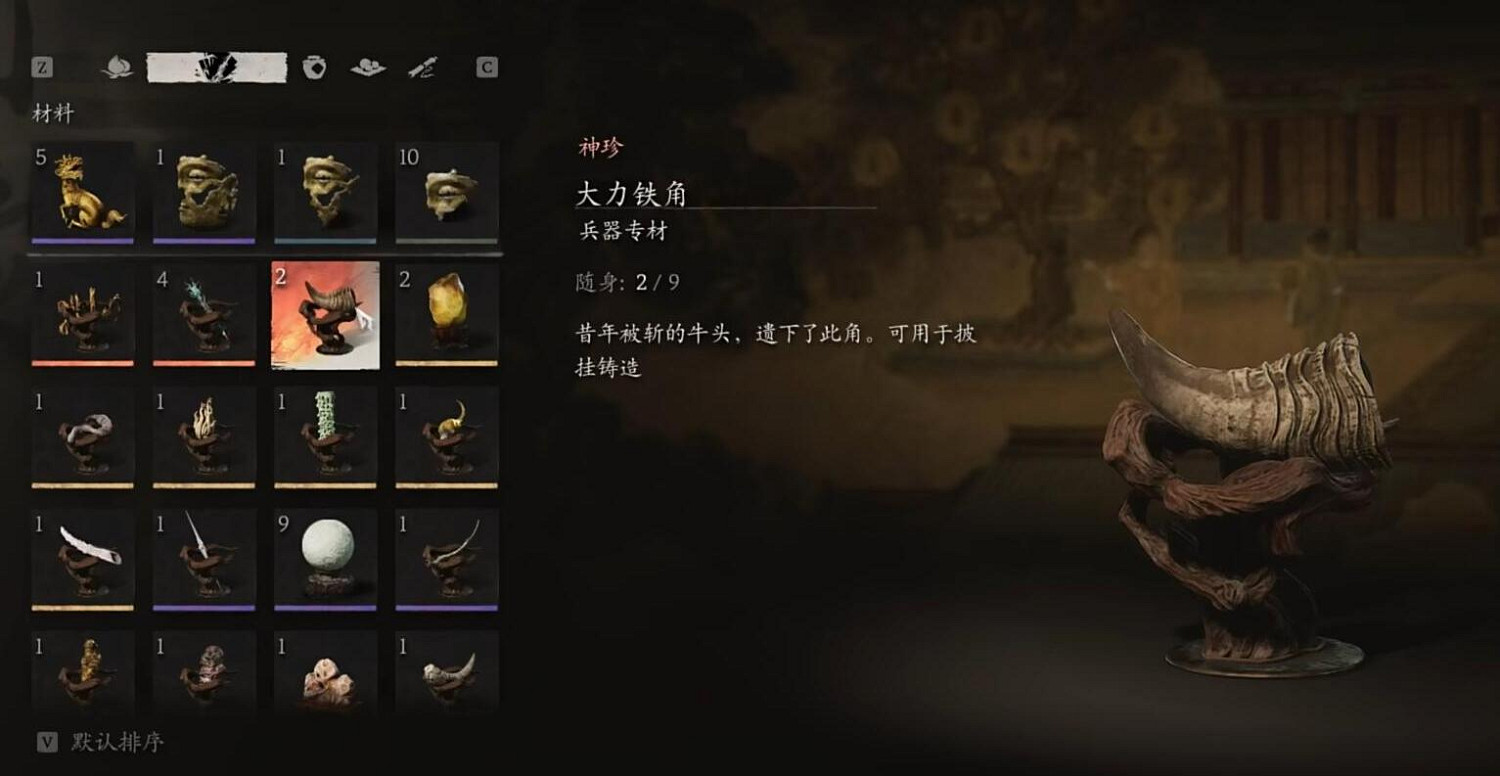Select the teal sparking material with quantity 4

point(203,311)
